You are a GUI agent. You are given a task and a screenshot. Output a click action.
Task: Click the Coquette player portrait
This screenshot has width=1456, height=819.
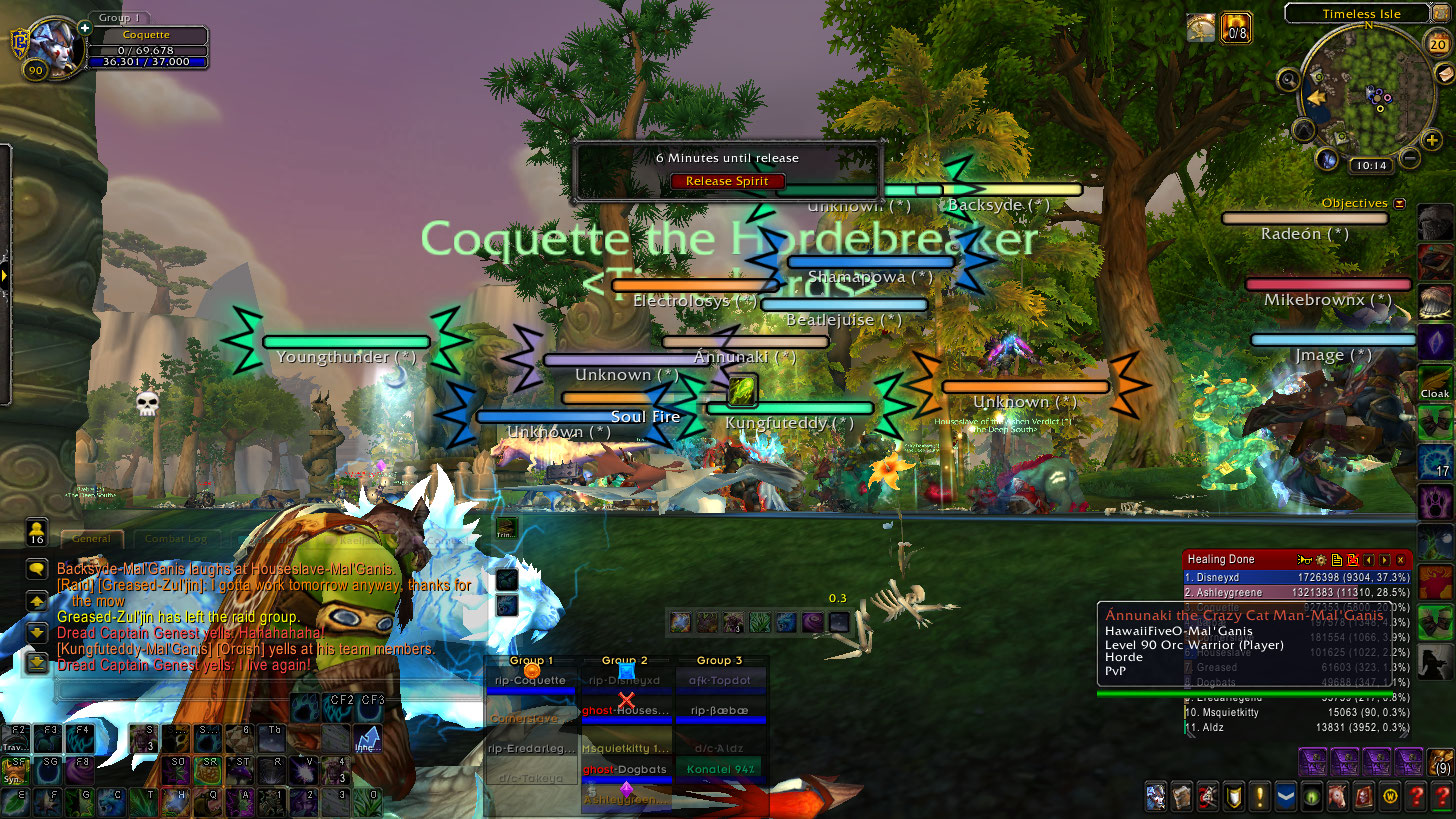click(x=52, y=48)
